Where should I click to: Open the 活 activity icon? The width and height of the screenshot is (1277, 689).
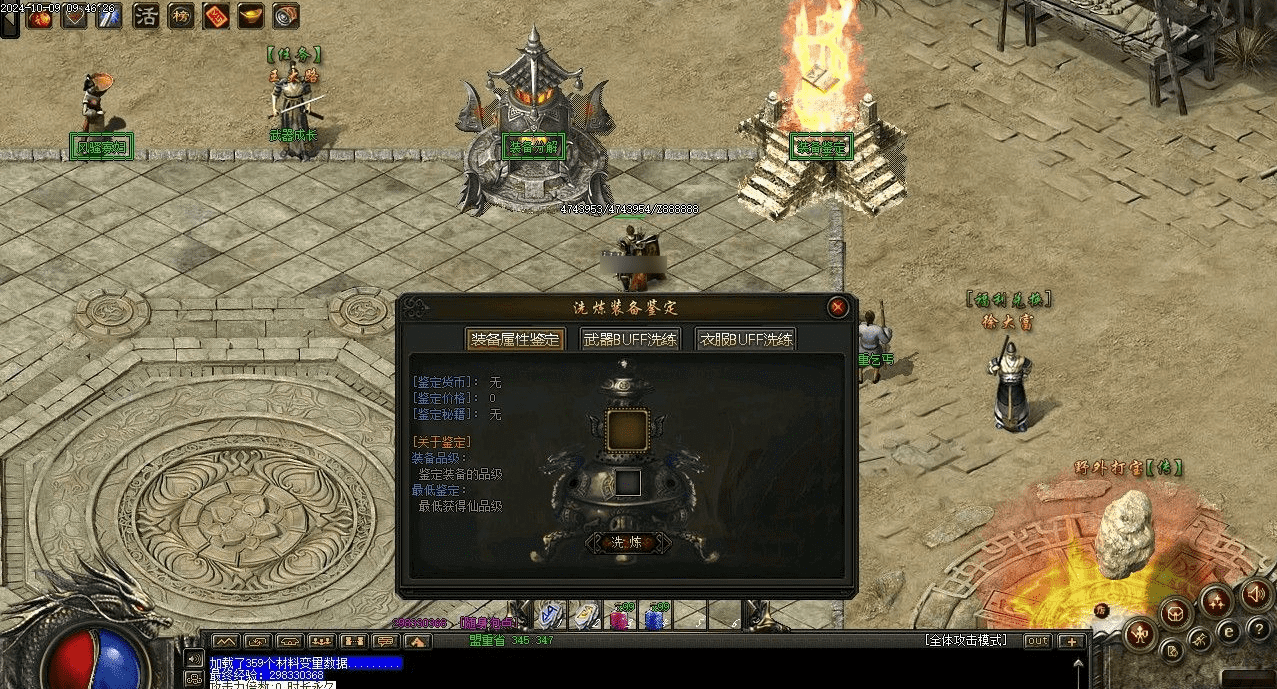[x=146, y=16]
